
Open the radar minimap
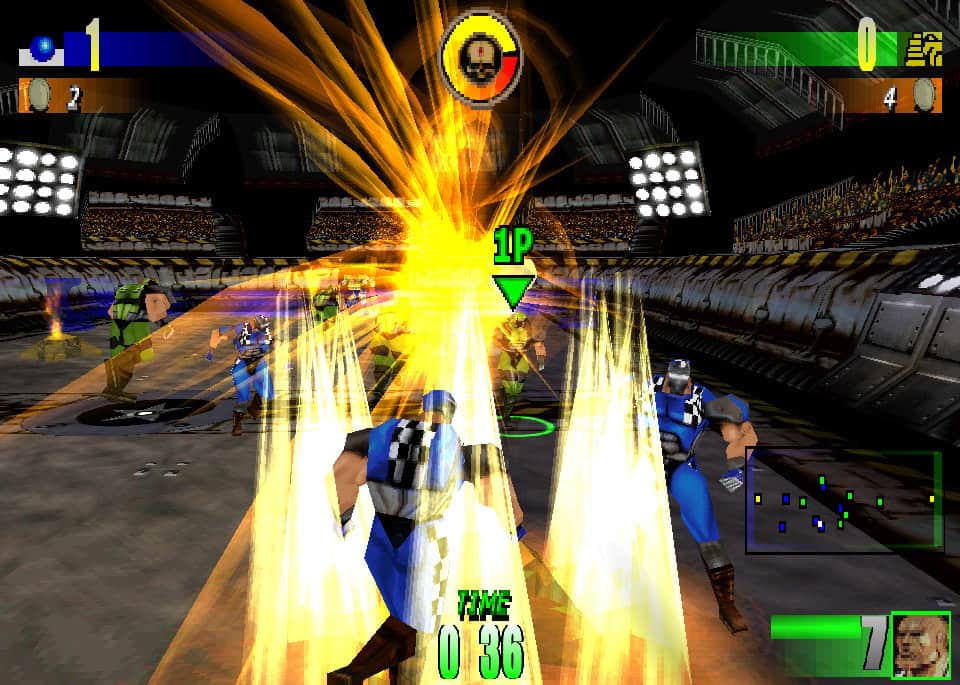843,500
